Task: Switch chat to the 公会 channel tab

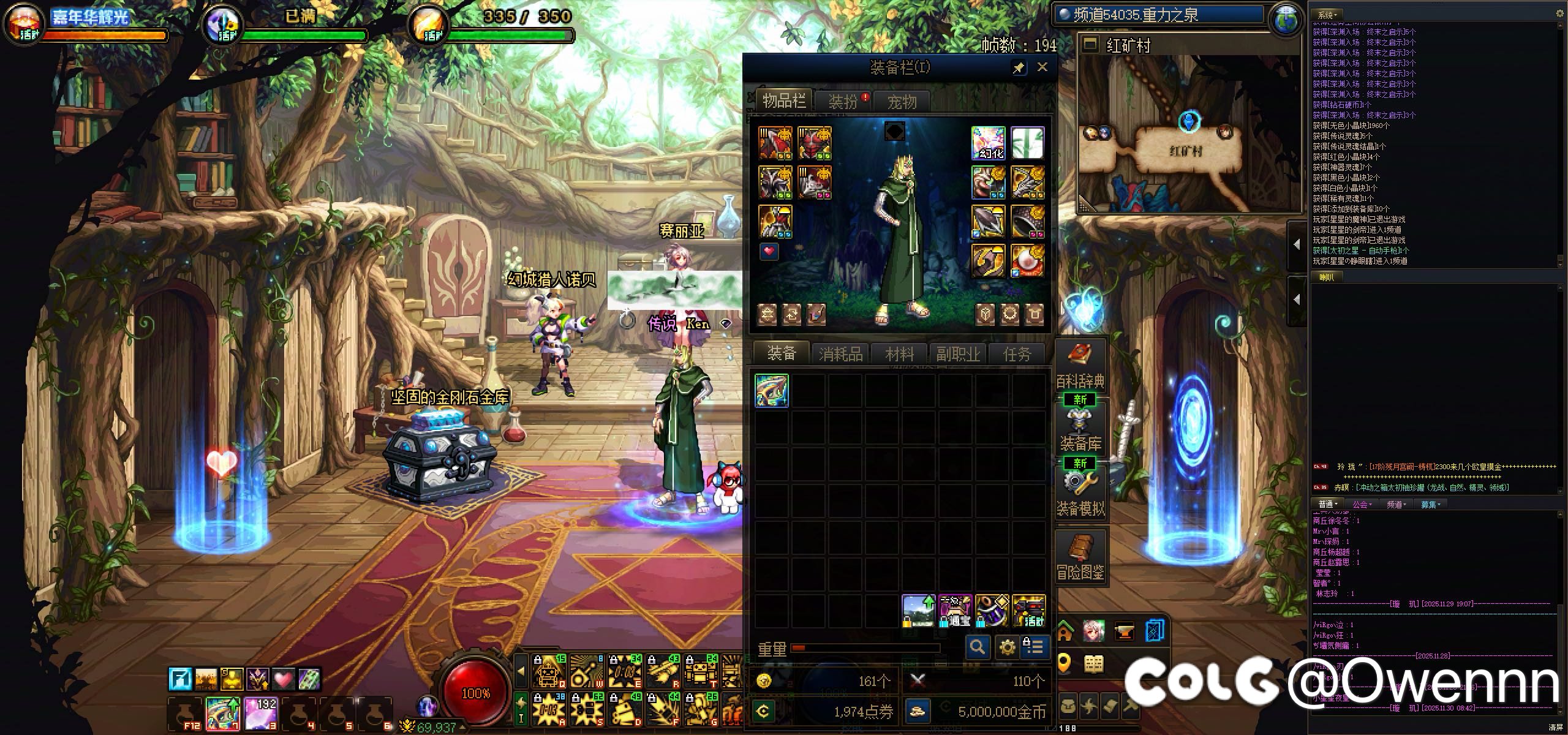Action: (1361, 504)
